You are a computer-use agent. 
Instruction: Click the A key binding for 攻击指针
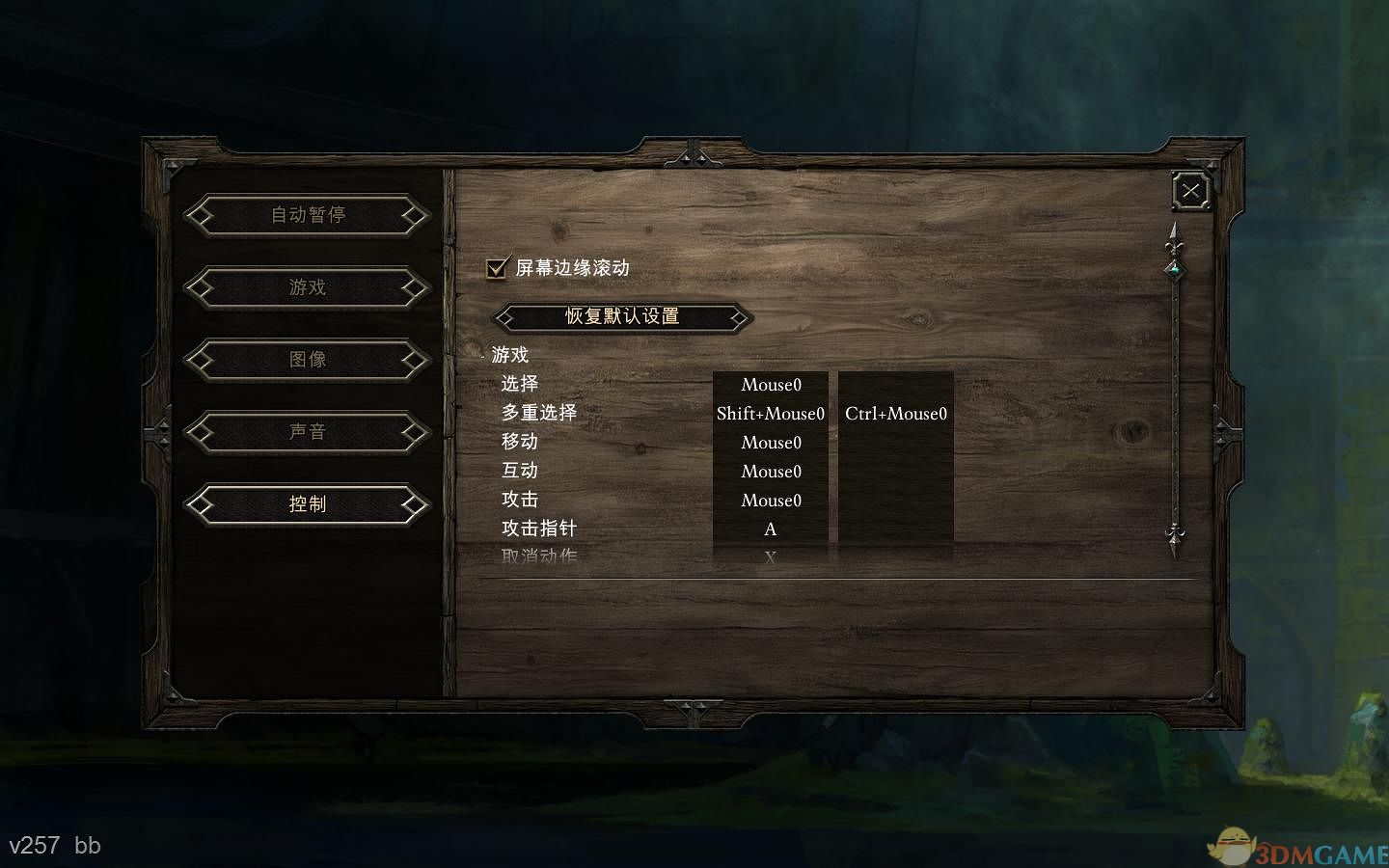(x=770, y=529)
